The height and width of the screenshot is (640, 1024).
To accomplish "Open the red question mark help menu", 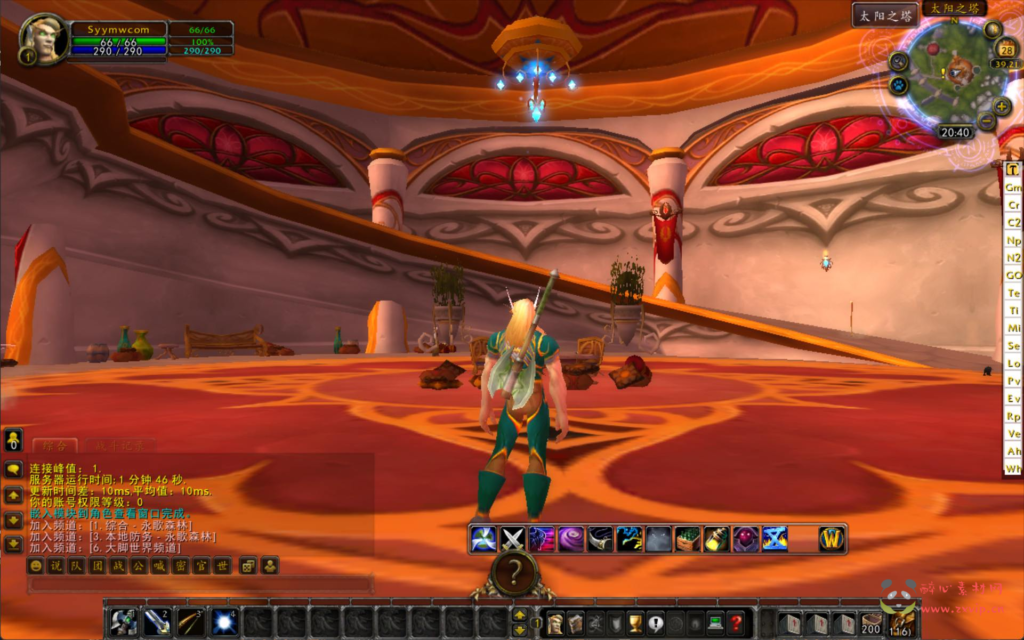I will (x=735, y=622).
